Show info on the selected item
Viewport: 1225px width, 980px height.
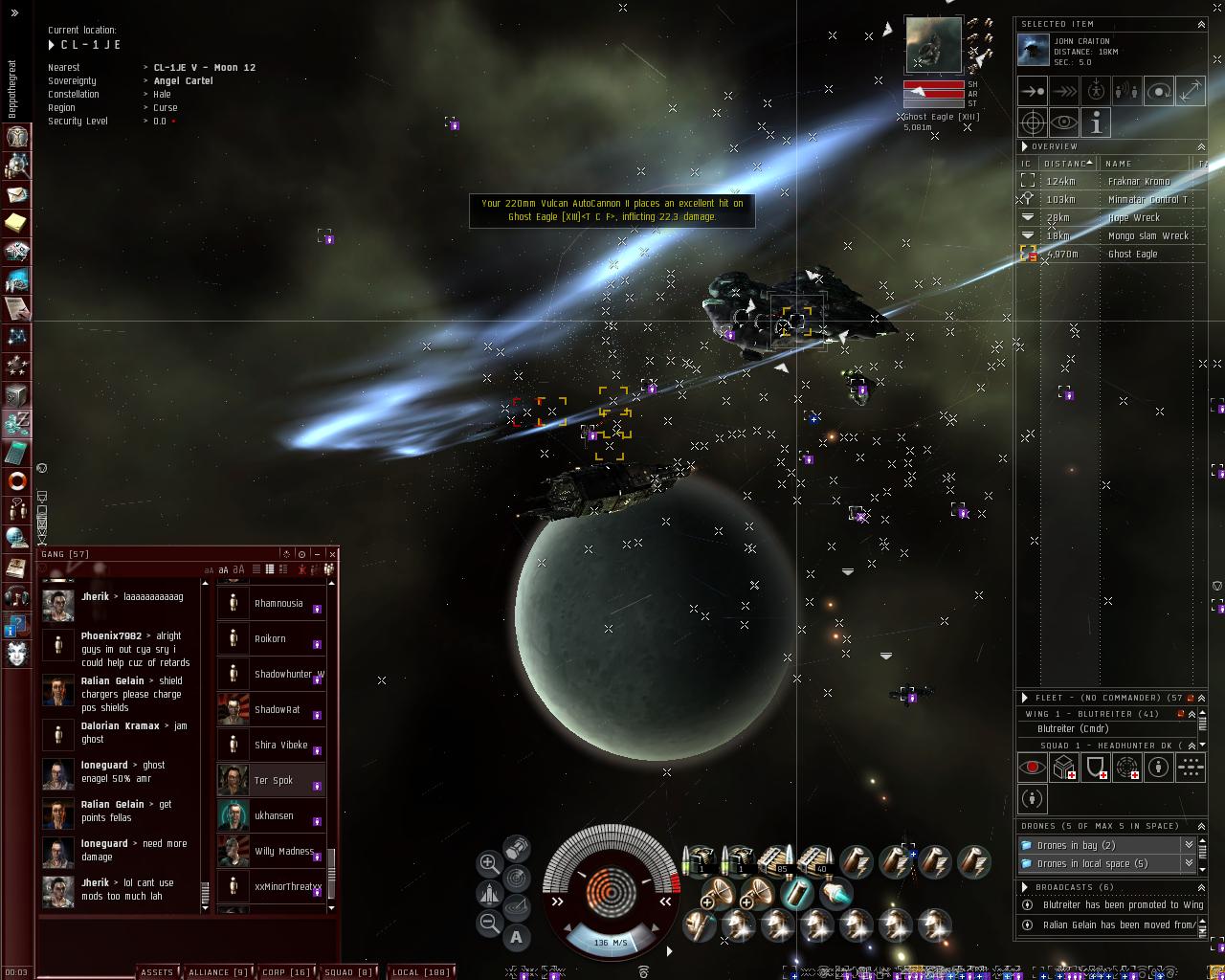[x=1095, y=122]
